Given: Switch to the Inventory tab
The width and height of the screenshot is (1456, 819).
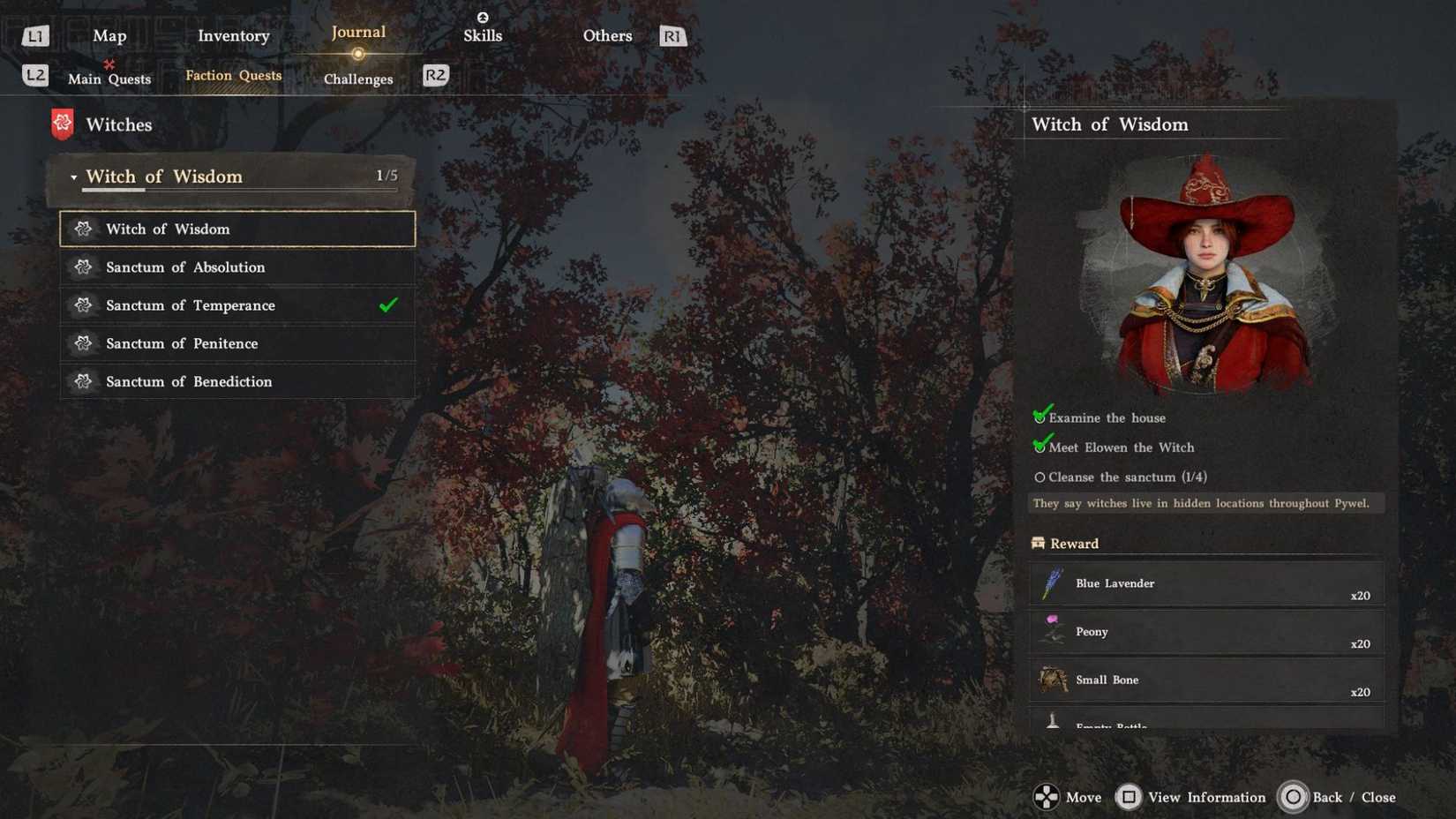Looking at the screenshot, I should coord(234,35).
